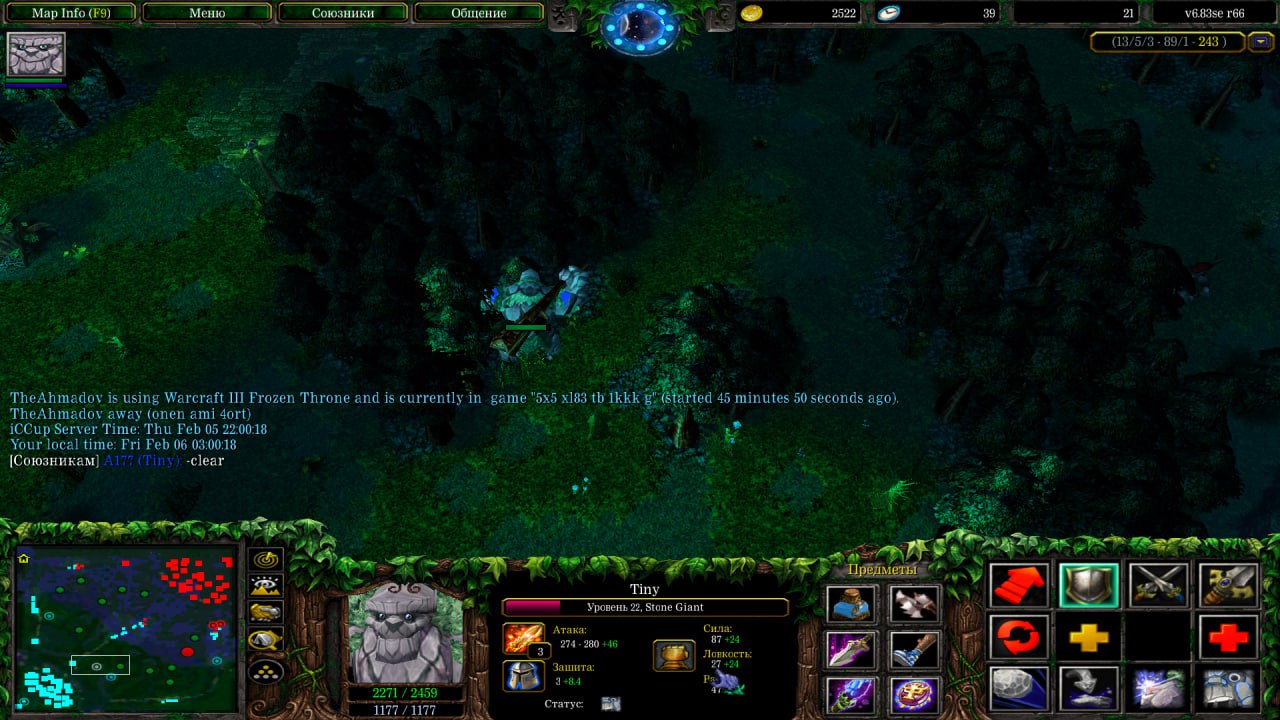
Task: Toggle the minimap ally color mode button
Action: tap(266, 612)
